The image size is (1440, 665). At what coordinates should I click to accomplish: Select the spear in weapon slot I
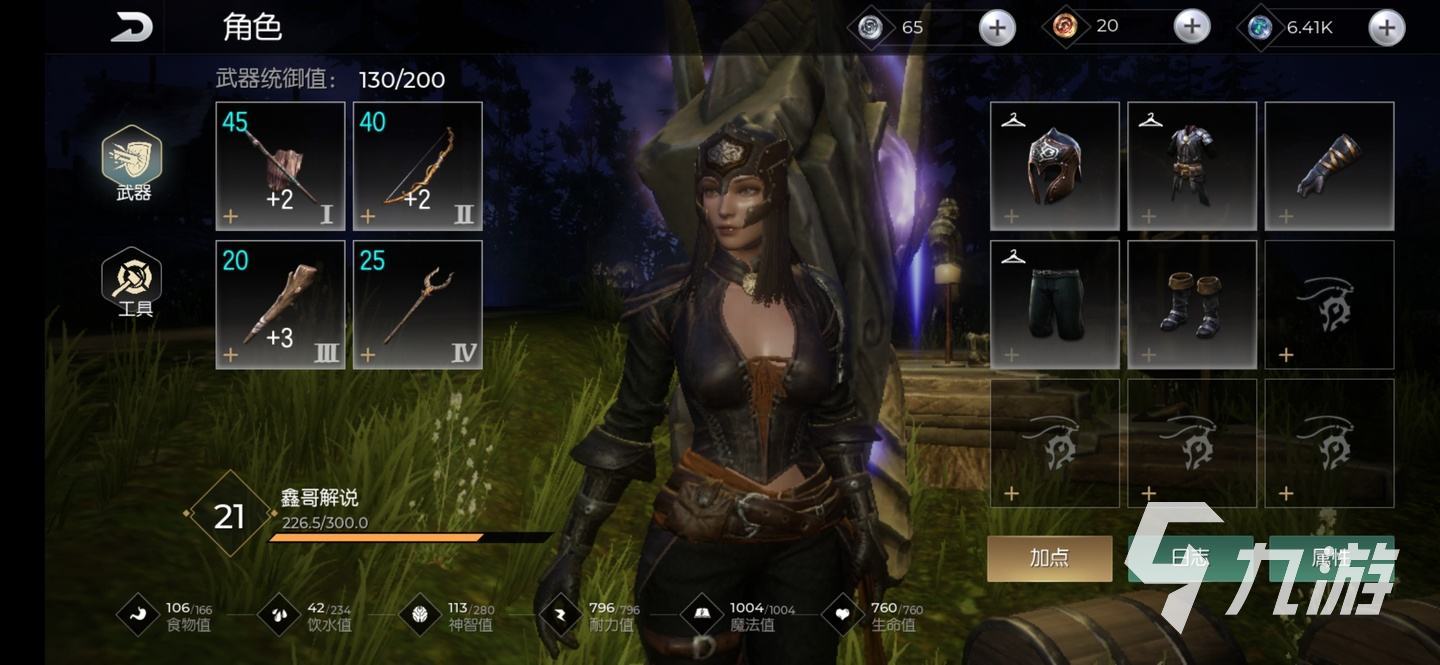(281, 166)
